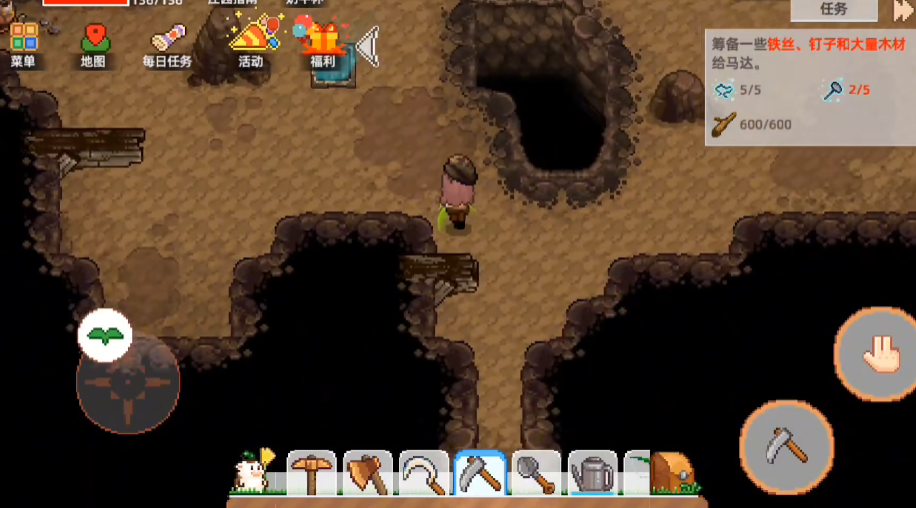Tap the green wings button above joystick
Image resolution: width=916 pixels, height=508 pixels.
pos(105,336)
